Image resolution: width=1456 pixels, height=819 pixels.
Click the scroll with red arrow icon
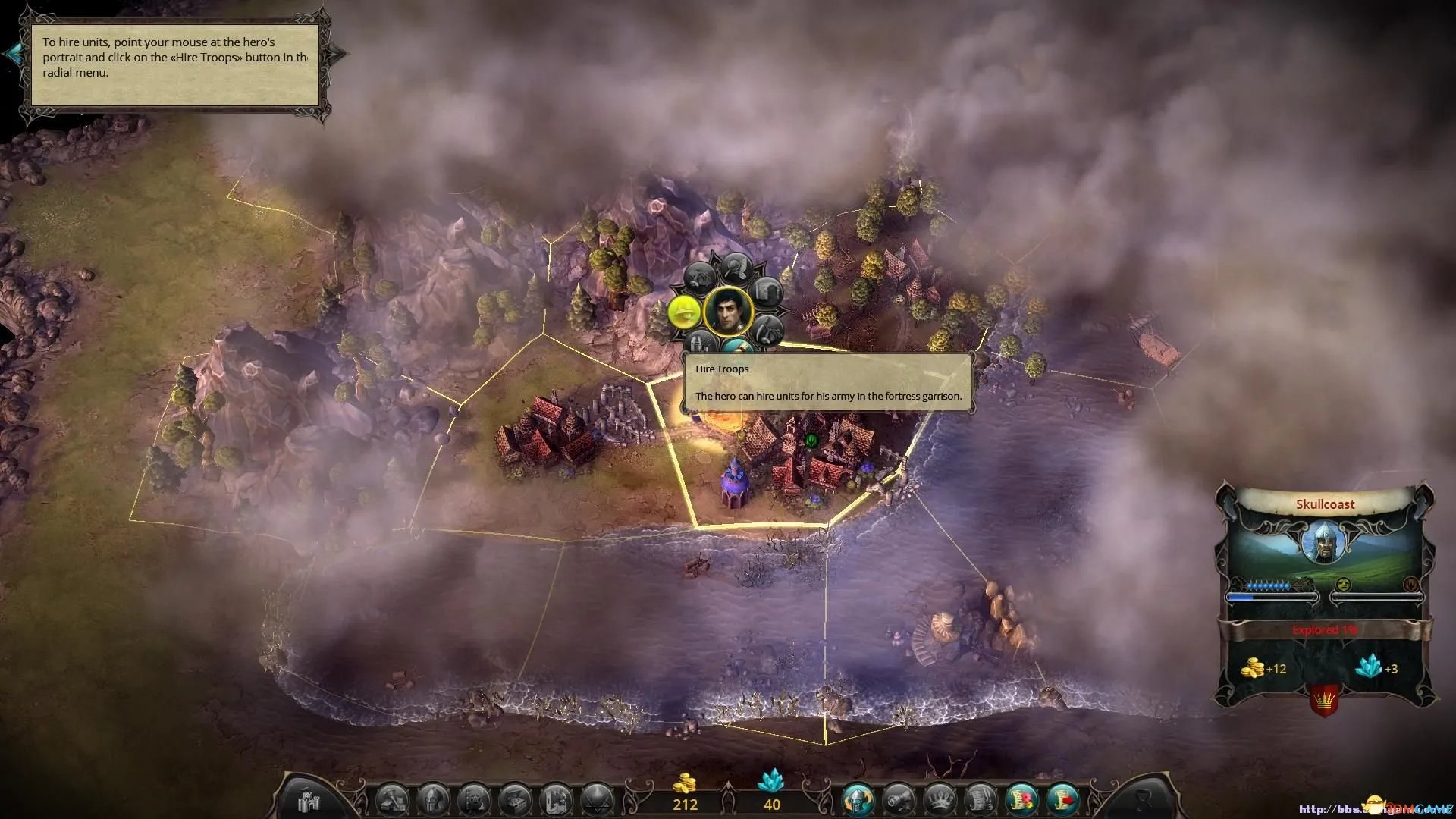(x=1062, y=799)
